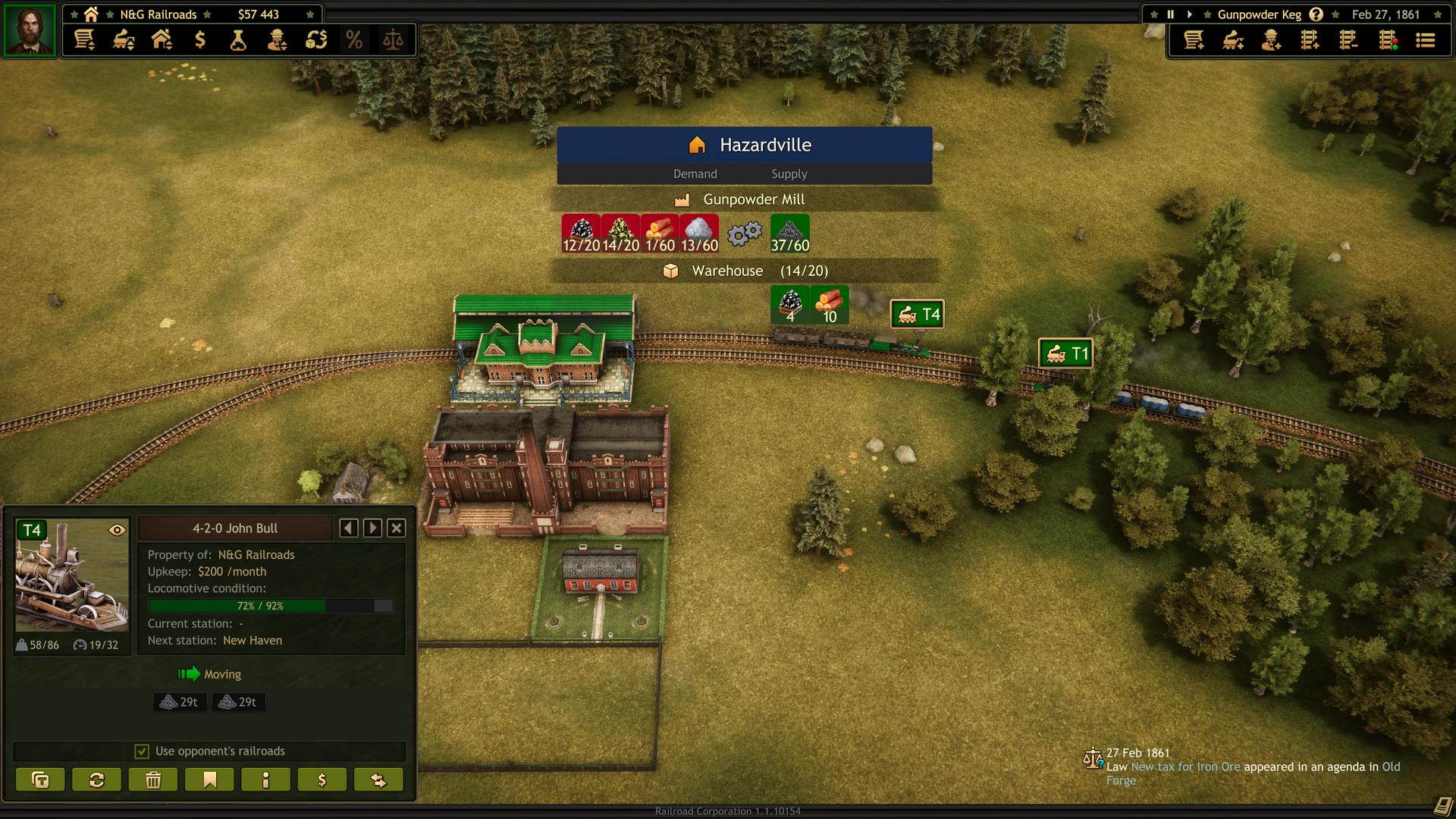The width and height of the screenshot is (1456, 819).
Task: Open the Demand tab for Hazardville
Action: coord(695,174)
